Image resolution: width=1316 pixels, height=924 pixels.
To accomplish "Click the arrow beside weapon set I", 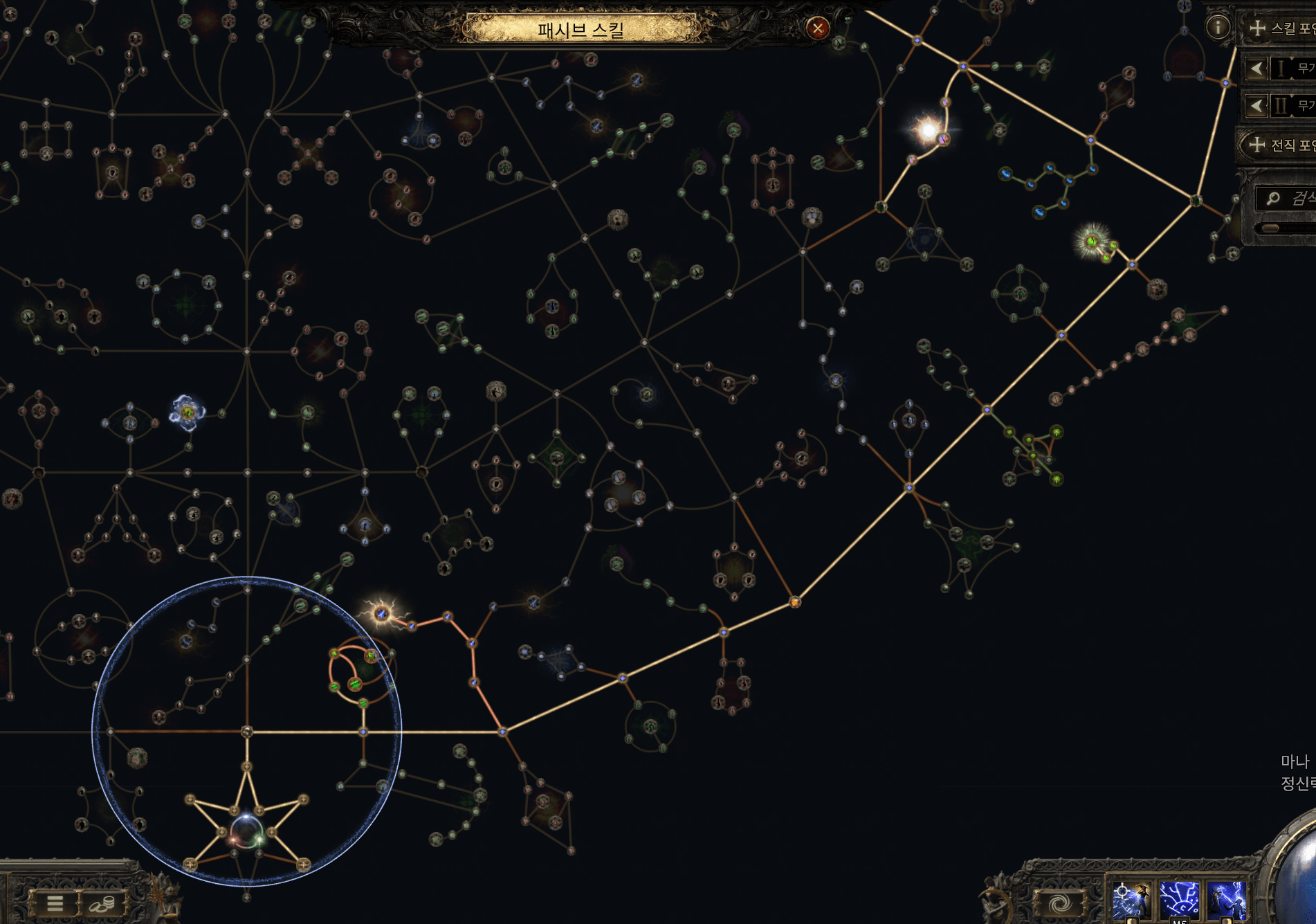I will pyautogui.click(x=1256, y=68).
